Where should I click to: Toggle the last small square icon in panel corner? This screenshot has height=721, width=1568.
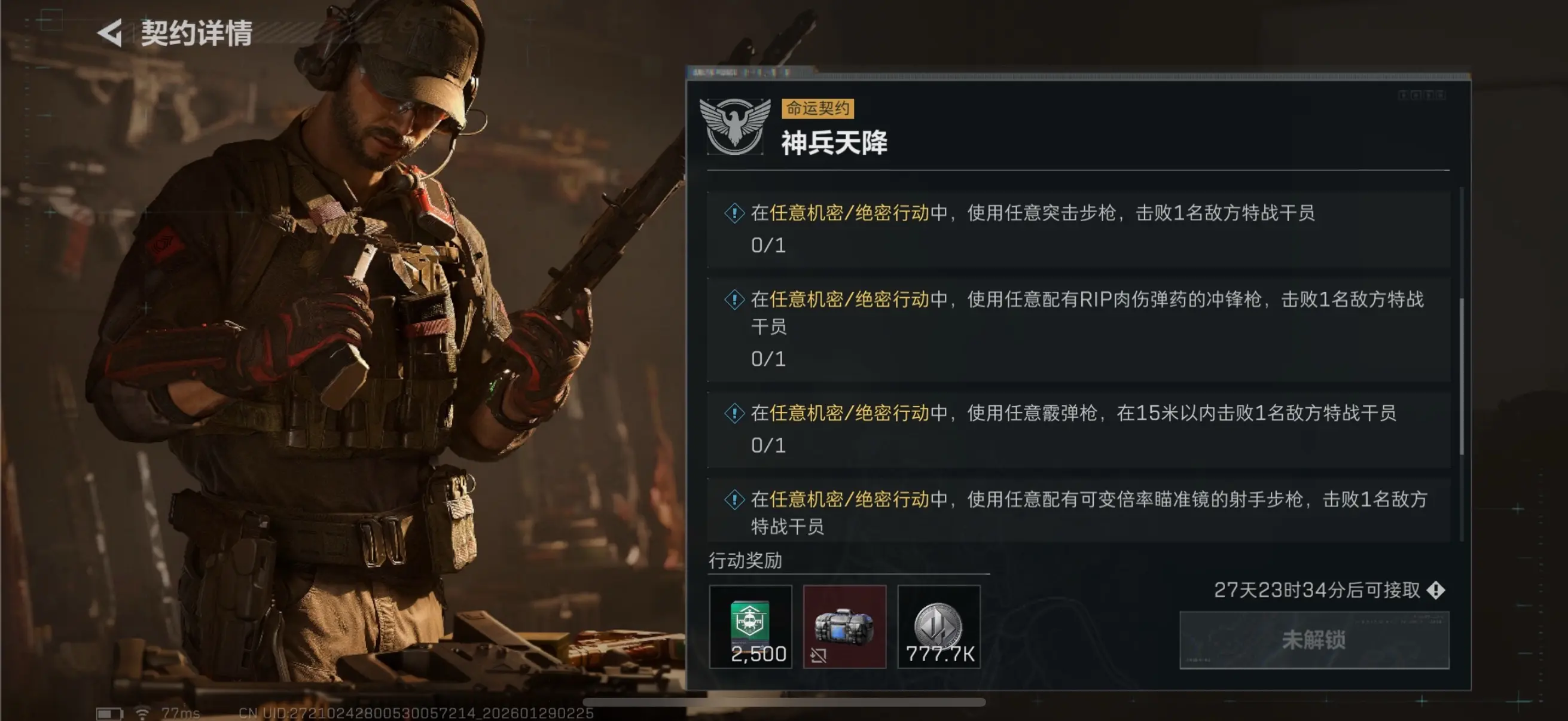(x=1441, y=96)
